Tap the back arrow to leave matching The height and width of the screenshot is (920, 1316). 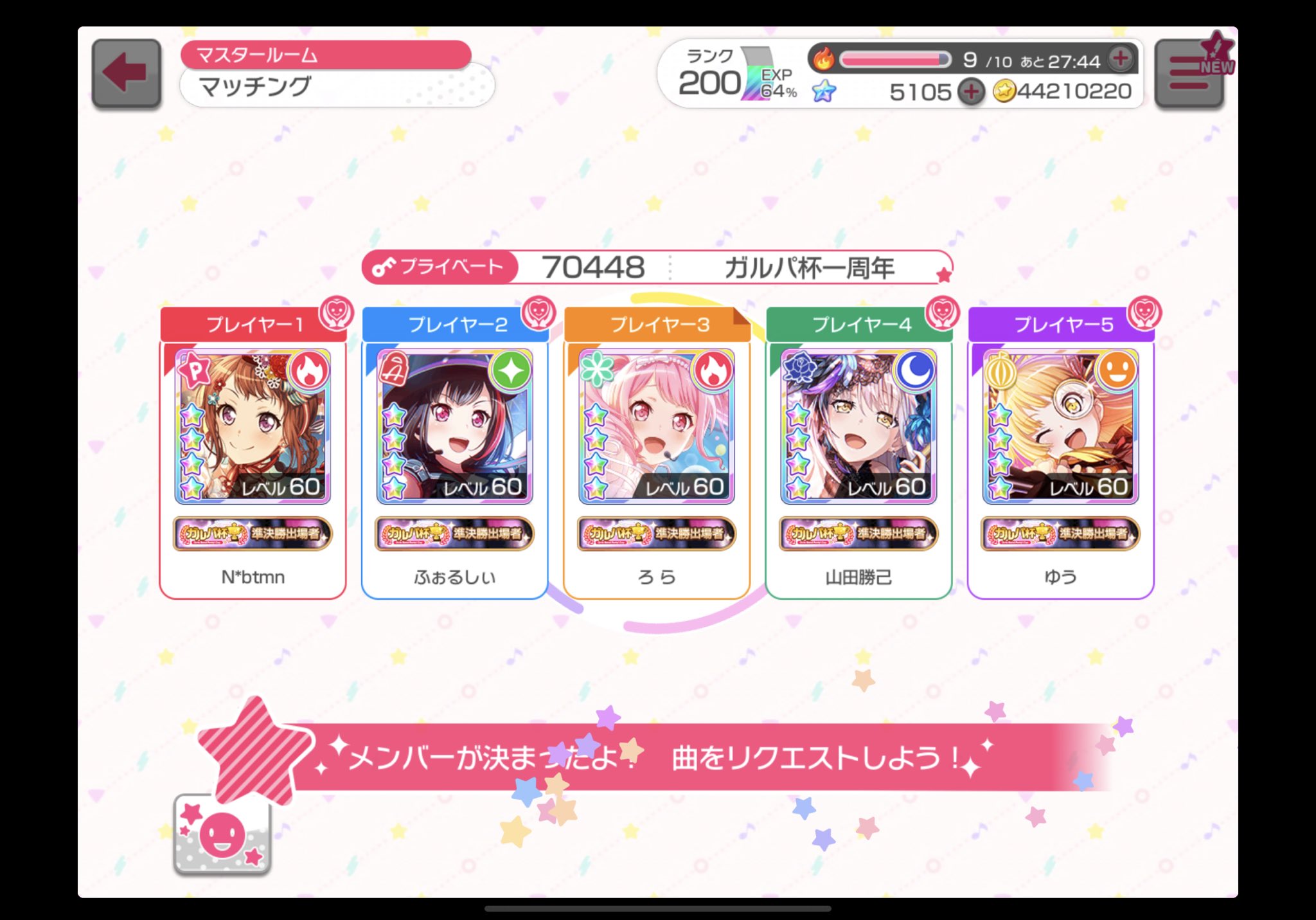click(125, 71)
